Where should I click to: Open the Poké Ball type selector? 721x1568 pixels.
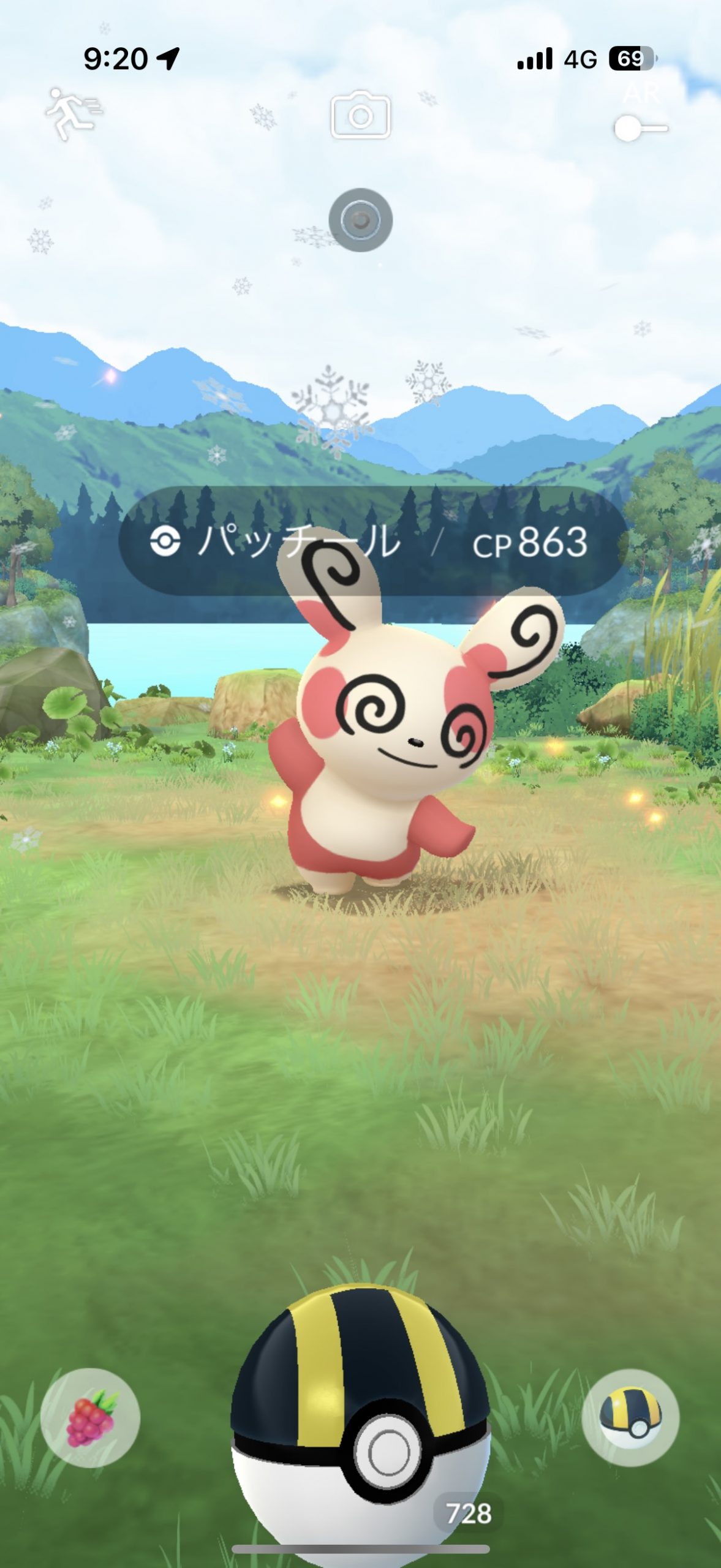pos(630,1417)
